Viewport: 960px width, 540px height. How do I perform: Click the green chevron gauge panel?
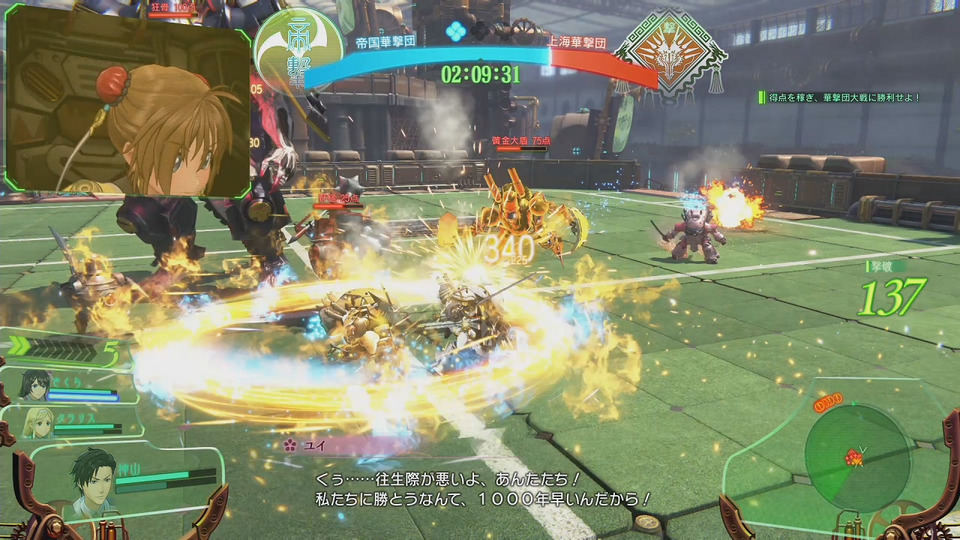[x=65, y=348]
